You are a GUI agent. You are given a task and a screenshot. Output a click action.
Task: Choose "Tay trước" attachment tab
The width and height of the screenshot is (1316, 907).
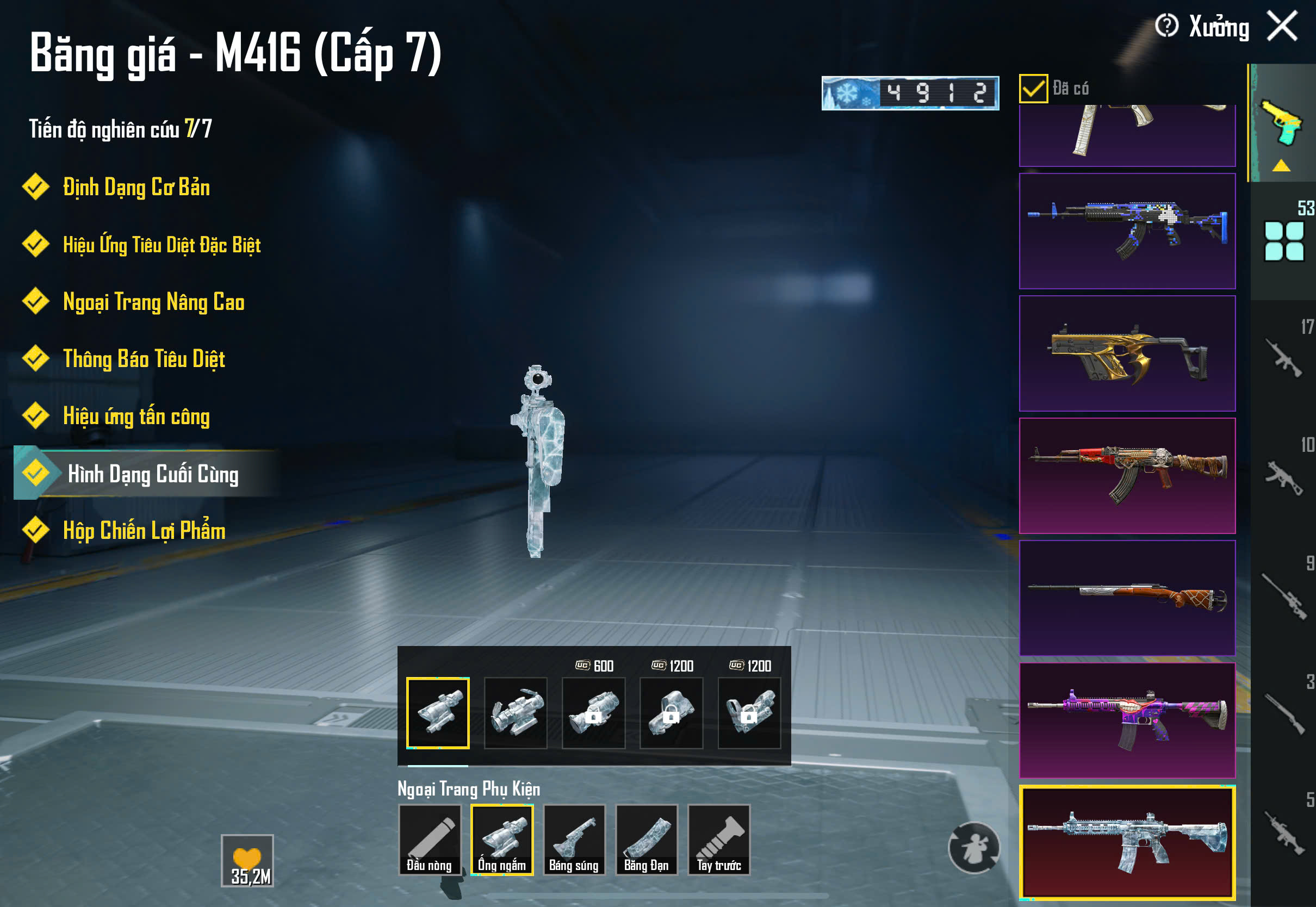pyautogui.click(x=719, y=840)
